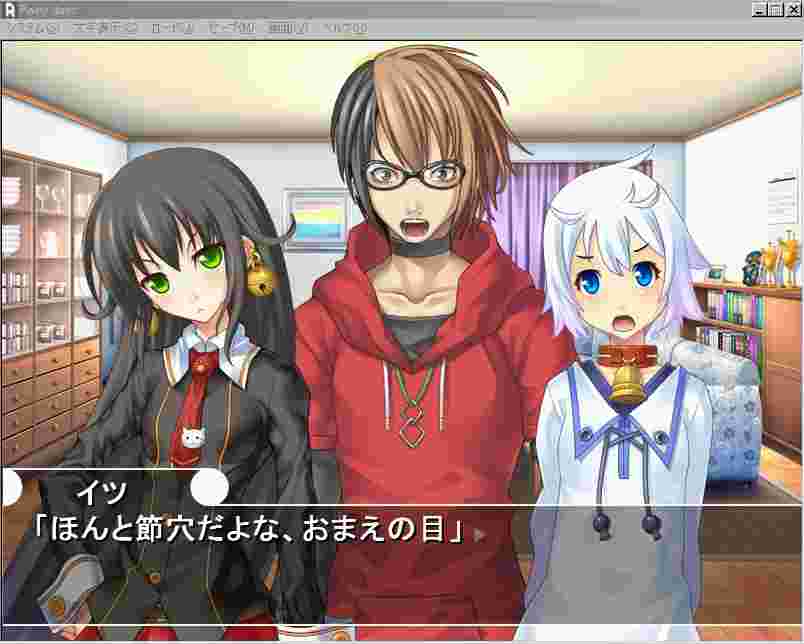The height and width of the screenshot is (644, 804).
Task: Click the dialogue continue arrow after the text
Action: (x=480, y=533)
